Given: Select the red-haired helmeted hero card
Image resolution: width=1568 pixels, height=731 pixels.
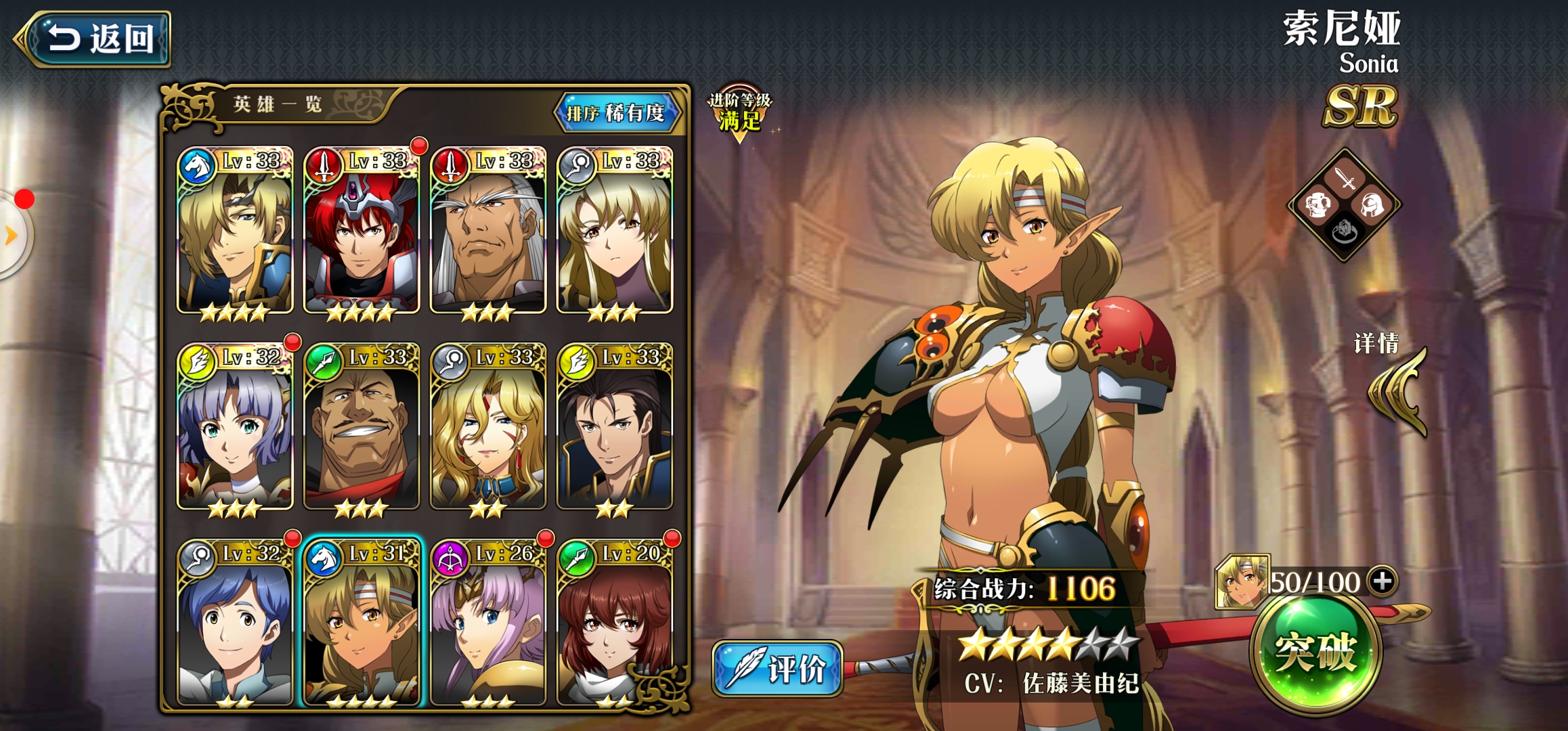Looking at the screenshot, I should 362,231.
